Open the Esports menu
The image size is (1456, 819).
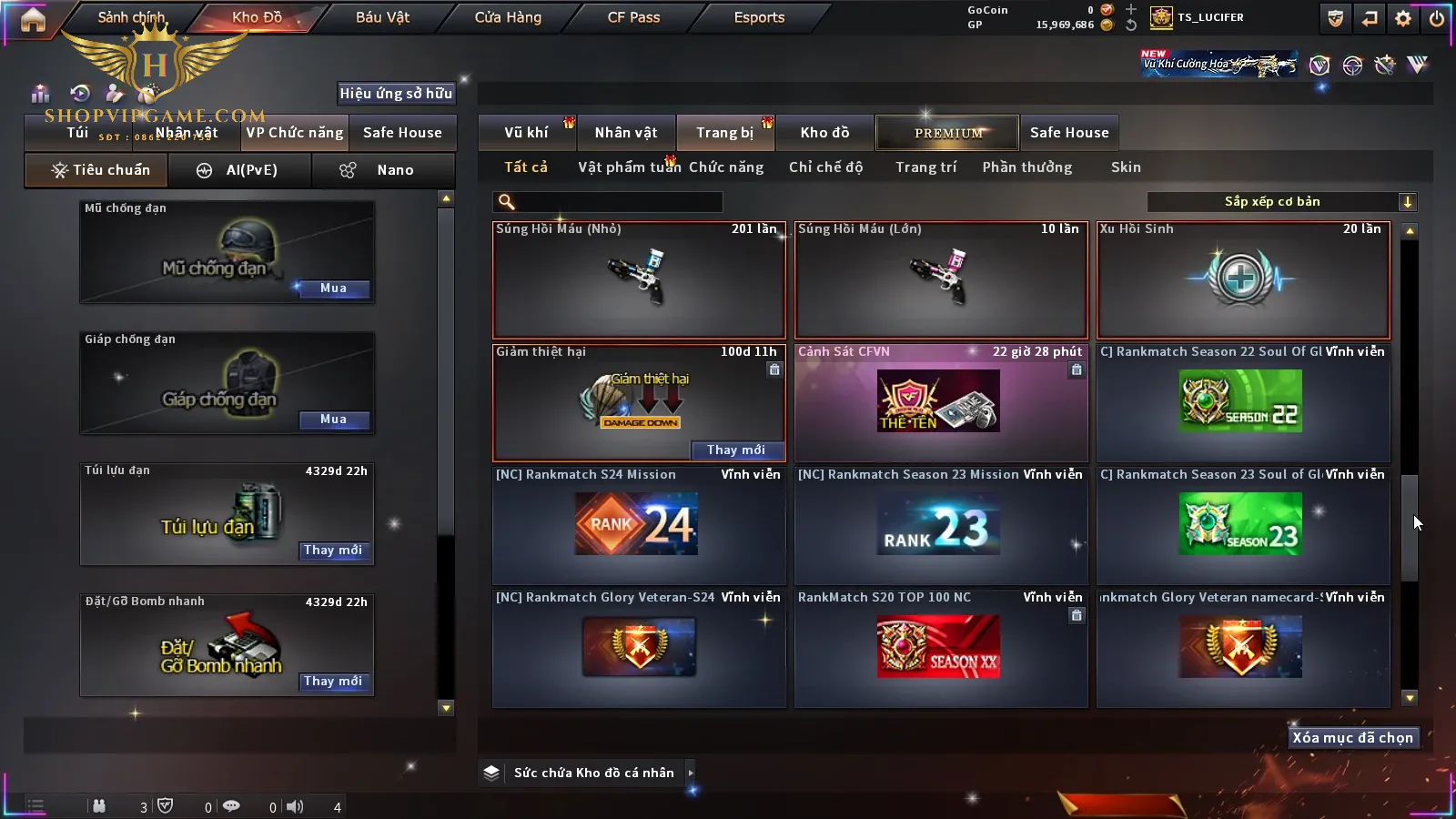[759, 17]
